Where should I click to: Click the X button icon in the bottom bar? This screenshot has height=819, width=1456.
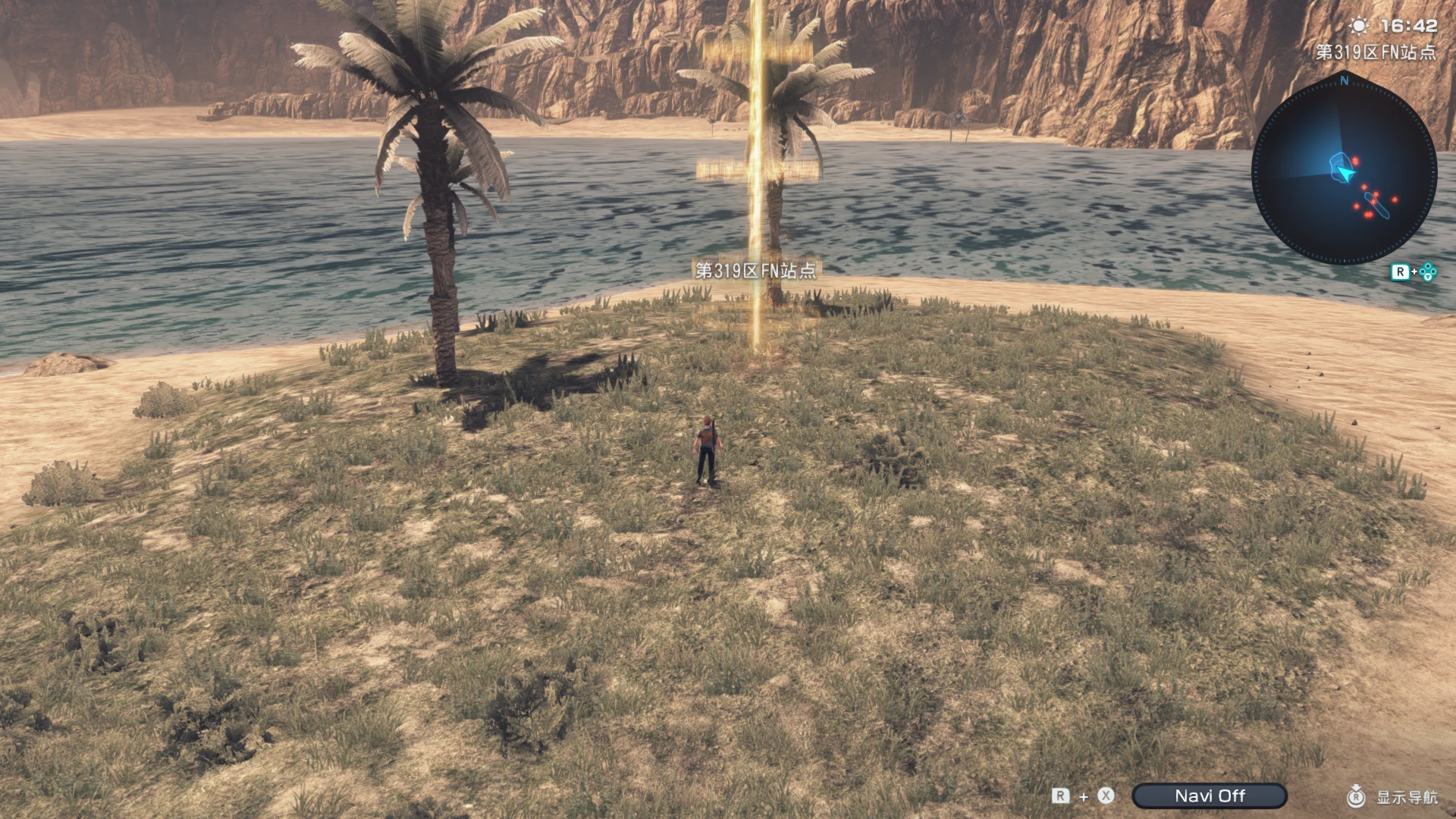pos(1104,795)
